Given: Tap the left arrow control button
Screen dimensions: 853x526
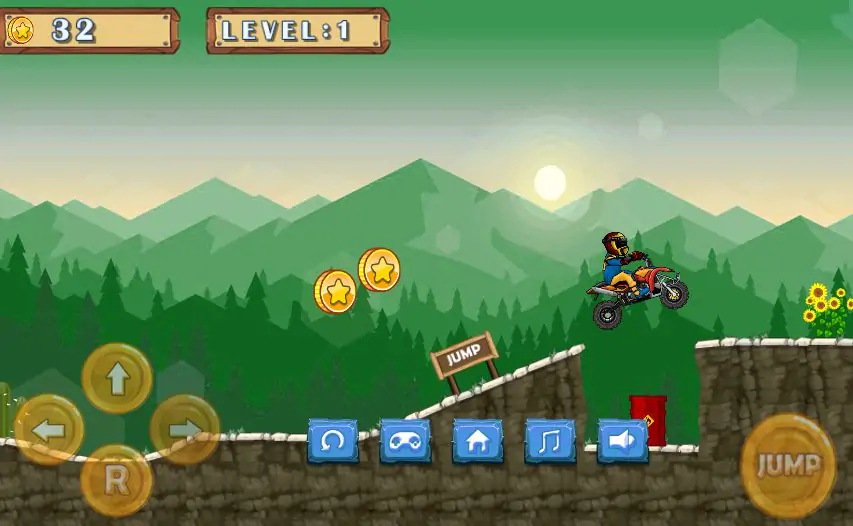Looking at the screenshot, I should tap(48, 430).
